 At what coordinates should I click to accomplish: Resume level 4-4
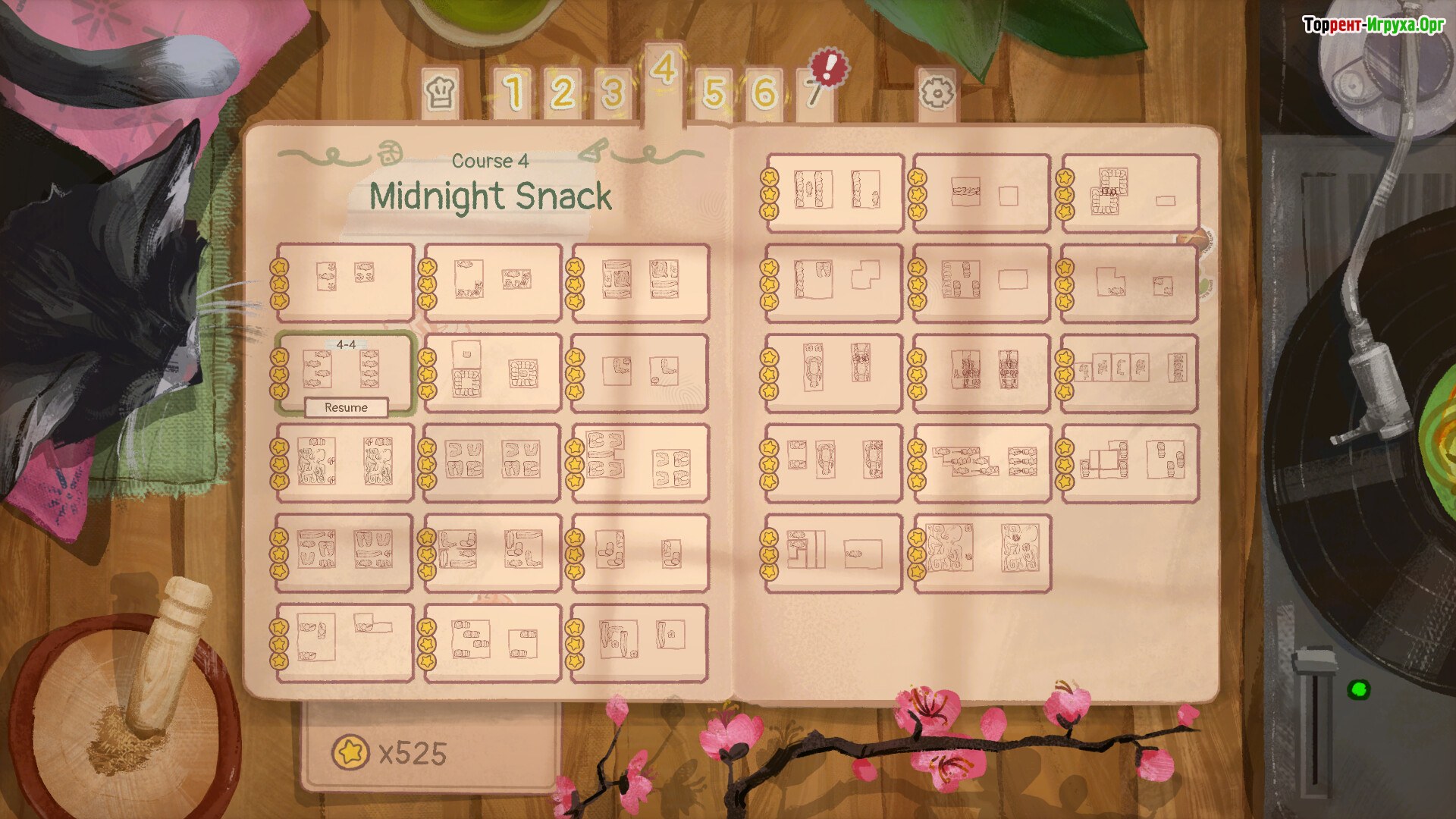(x=346, y=408)
